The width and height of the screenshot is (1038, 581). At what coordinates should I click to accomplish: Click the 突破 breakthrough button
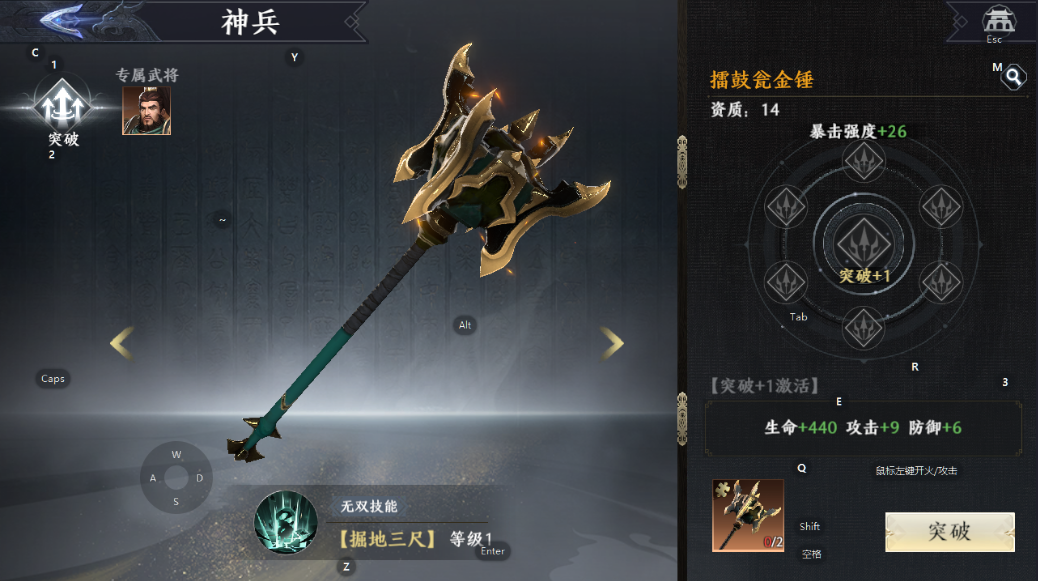(x=949, y=531)
